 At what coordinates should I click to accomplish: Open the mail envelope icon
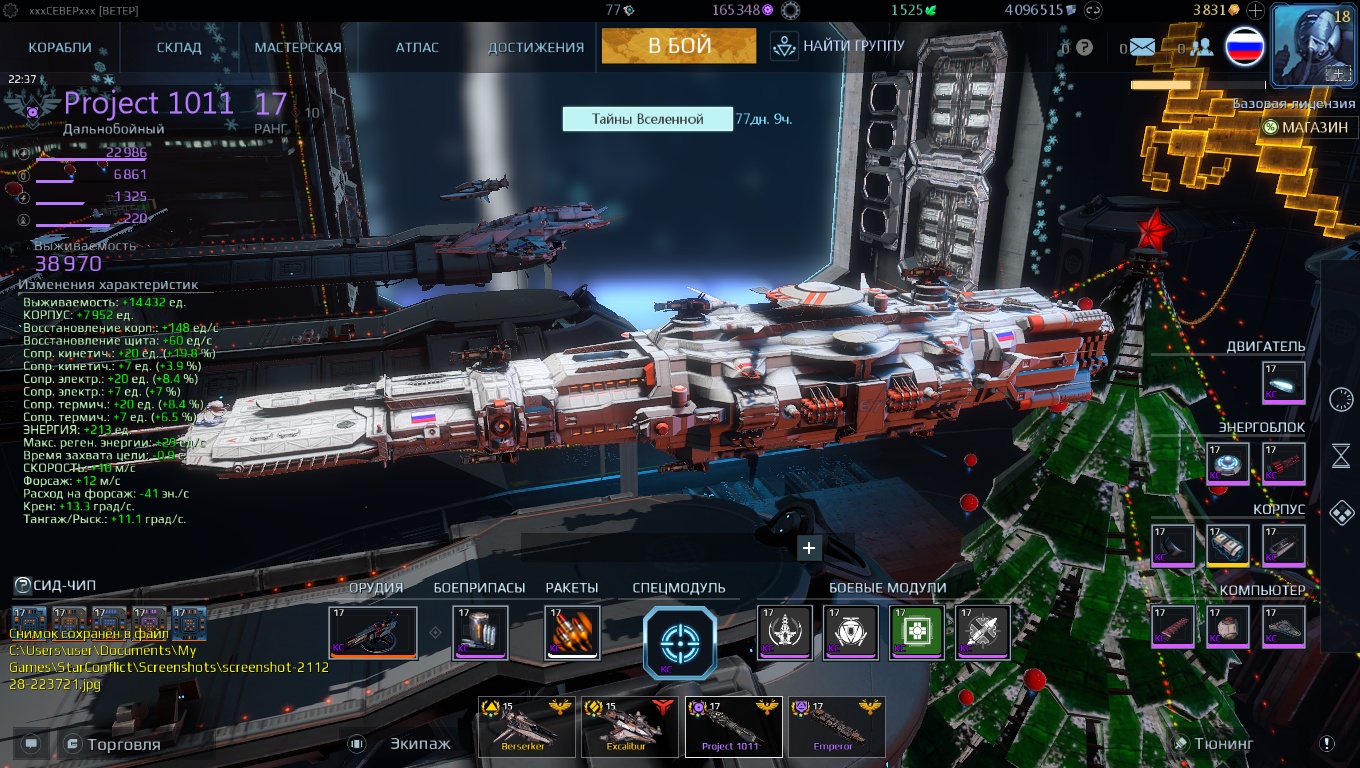tap(1142, 47)
